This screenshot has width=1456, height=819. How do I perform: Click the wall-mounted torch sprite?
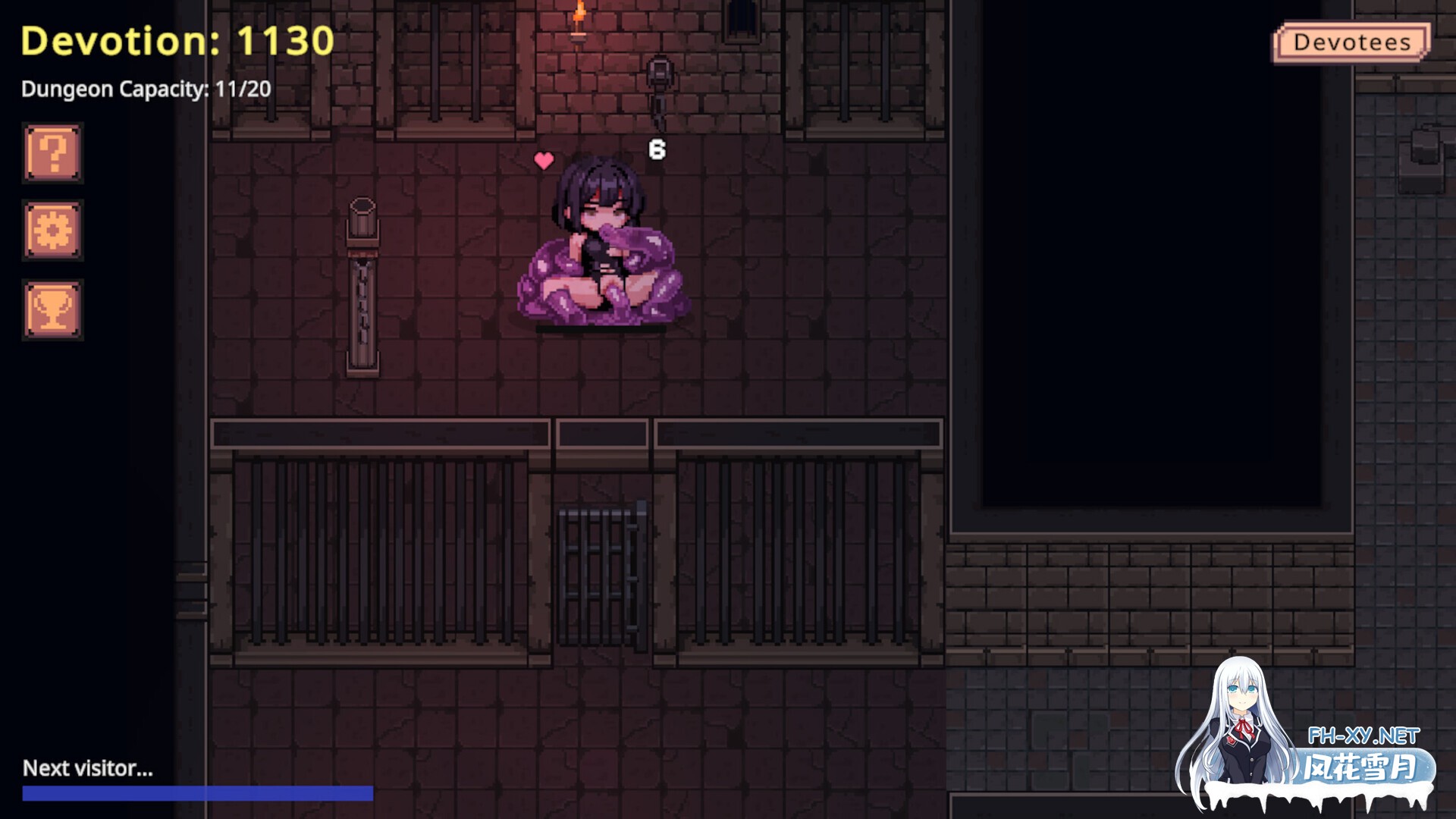(x=578, y=23)
